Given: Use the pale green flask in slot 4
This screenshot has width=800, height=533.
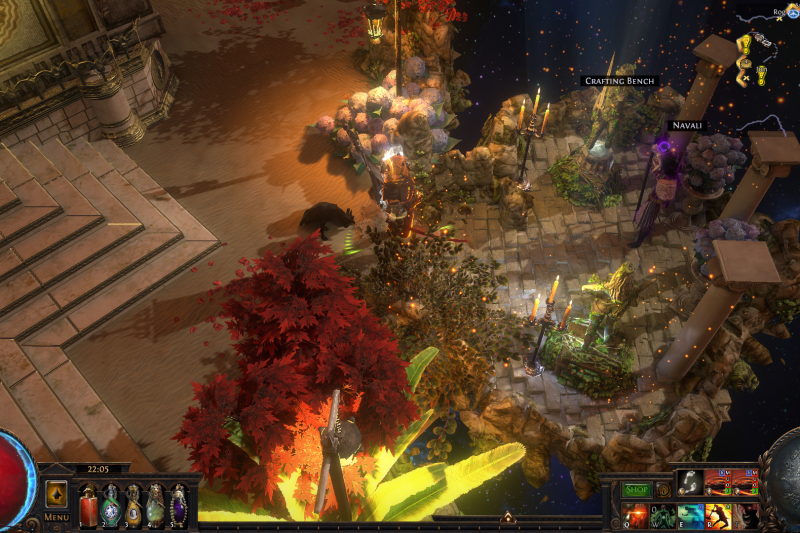Looking at the screenshot, I should coord(156,505).
